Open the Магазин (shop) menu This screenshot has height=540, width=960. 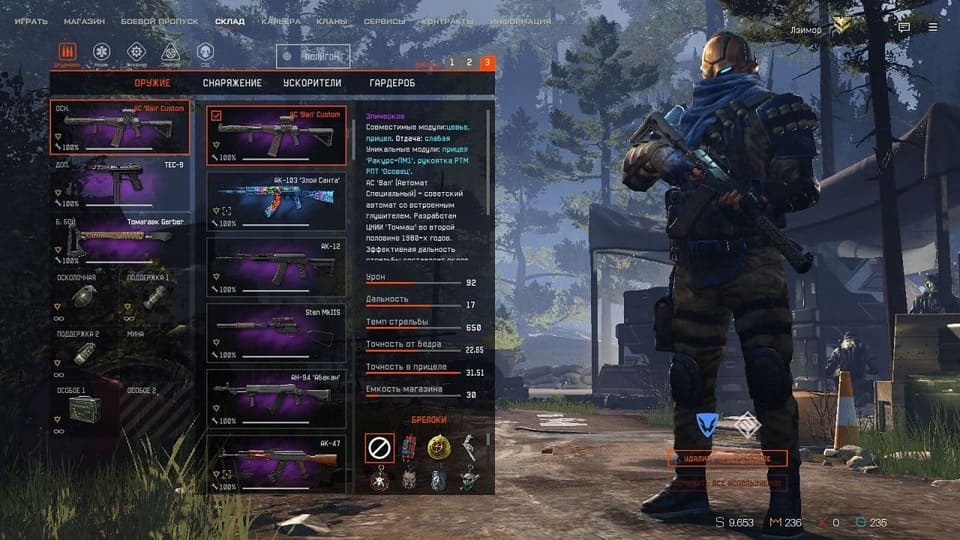(x=84, y=21)
